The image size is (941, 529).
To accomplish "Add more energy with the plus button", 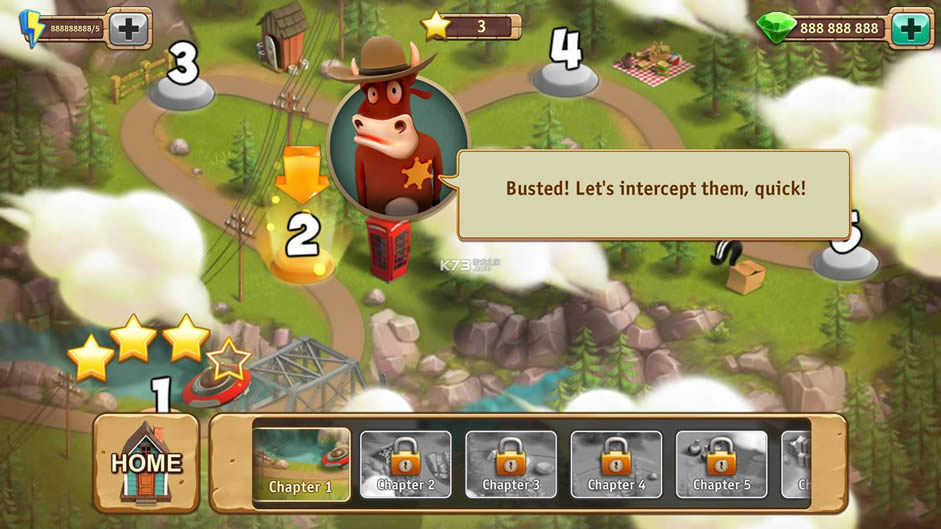I will [129, 28].
